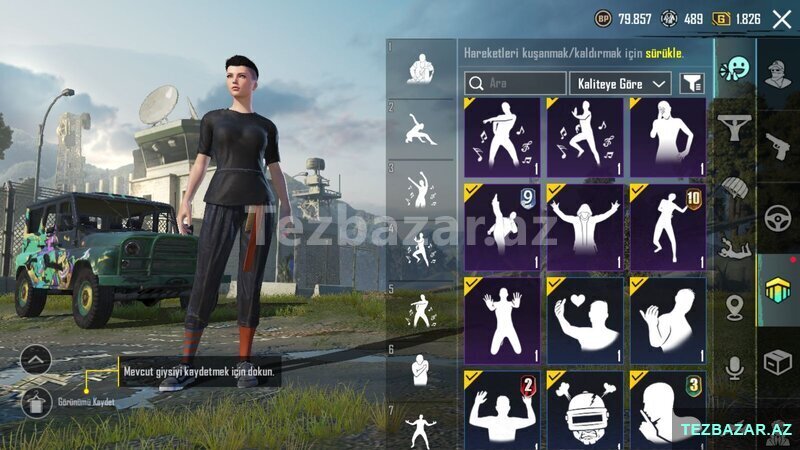800x450 pixels.
Task: Switch to the character outfit tab
Action: [777, 72]
